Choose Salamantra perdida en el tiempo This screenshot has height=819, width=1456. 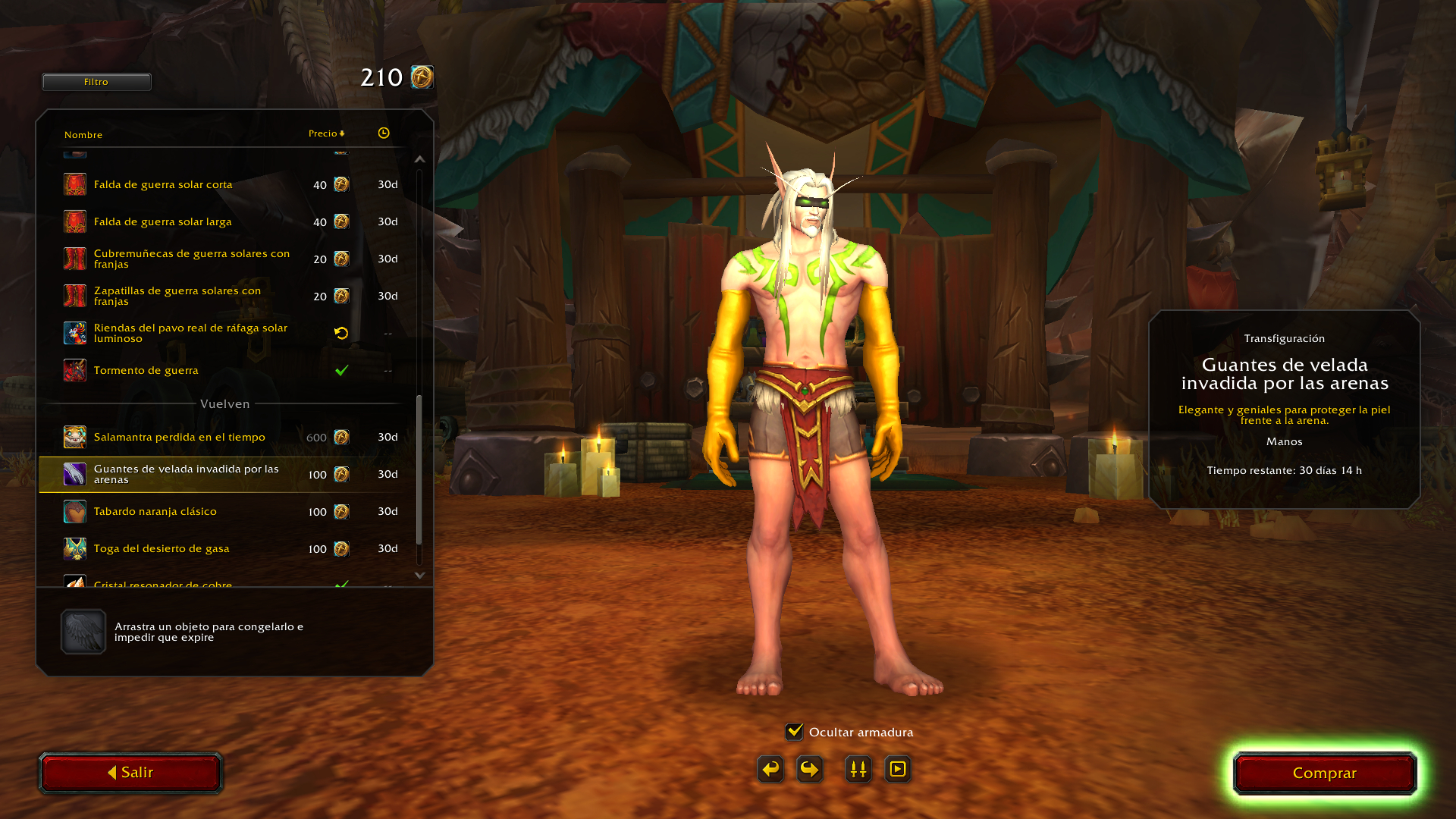180,438
